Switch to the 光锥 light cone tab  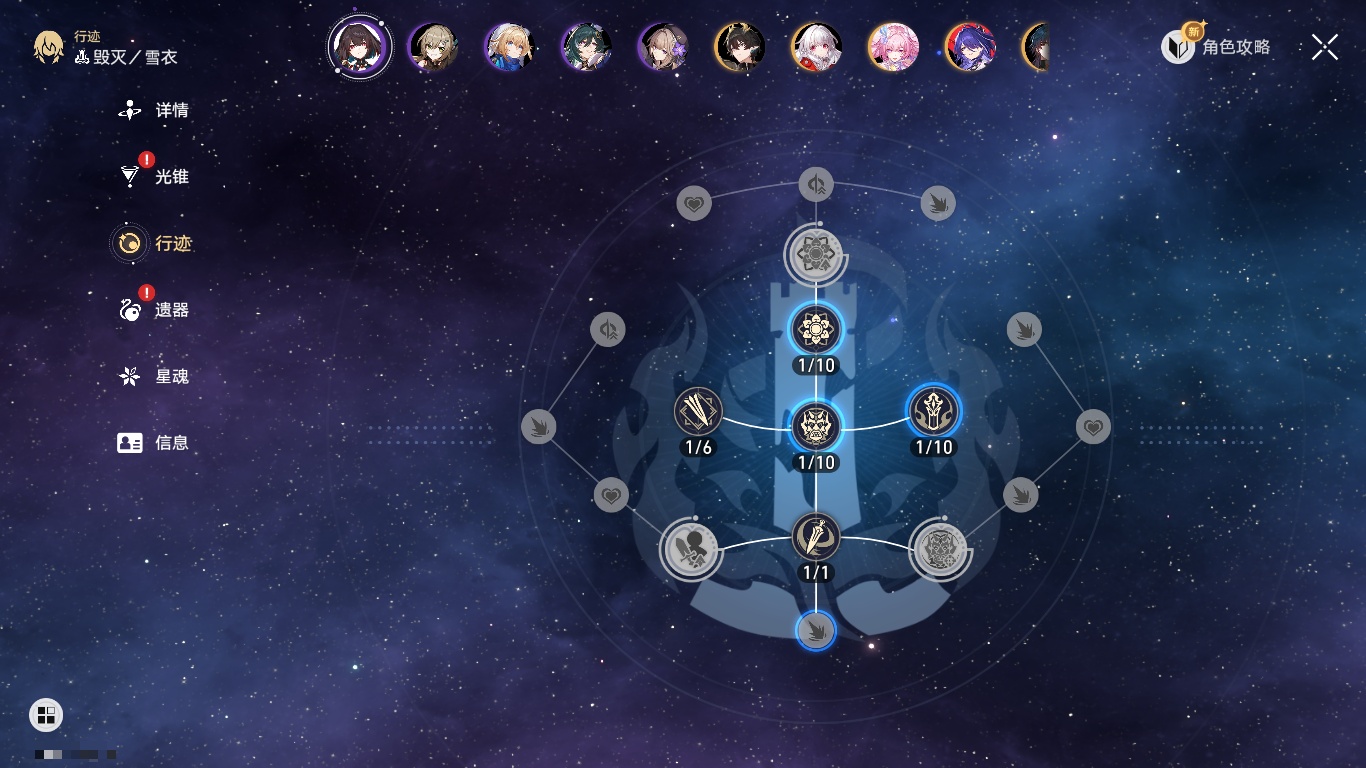pos(154,177)
